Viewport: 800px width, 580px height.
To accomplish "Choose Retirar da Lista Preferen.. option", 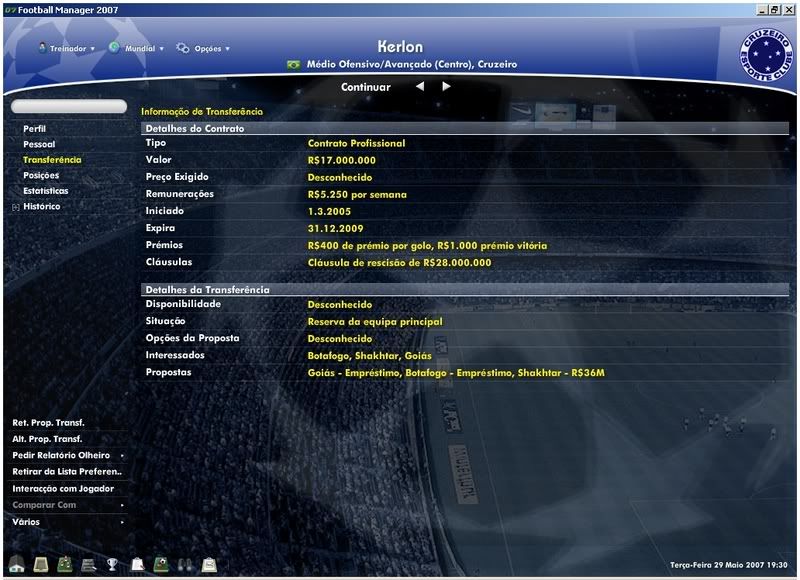I will 68,471.
